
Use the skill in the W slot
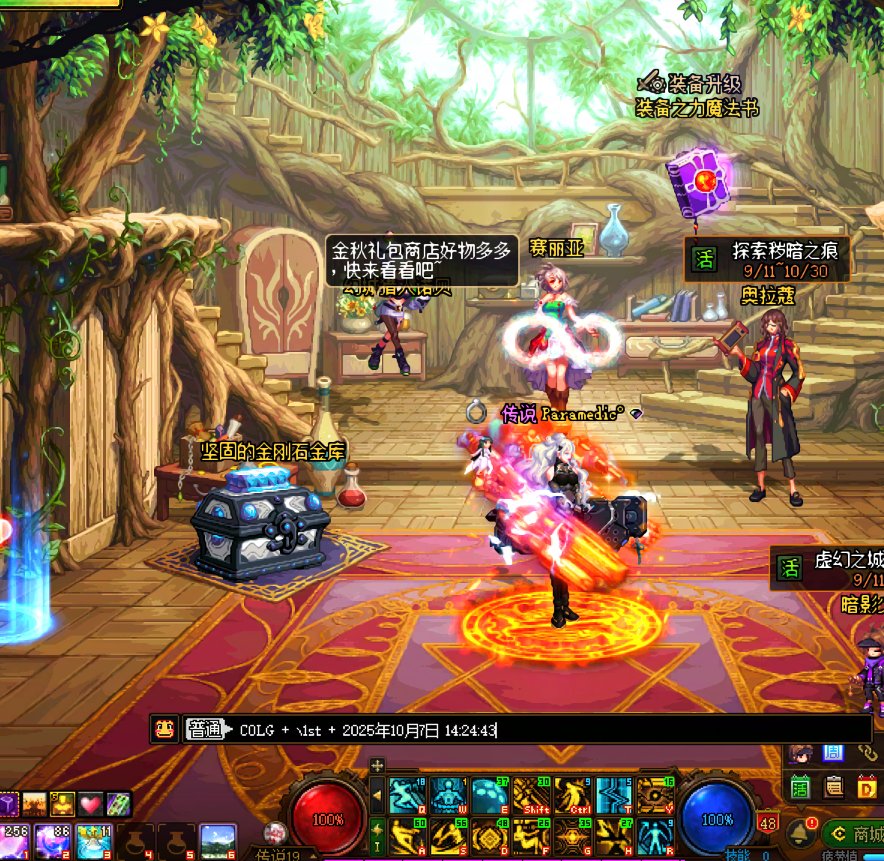(447, 796)
